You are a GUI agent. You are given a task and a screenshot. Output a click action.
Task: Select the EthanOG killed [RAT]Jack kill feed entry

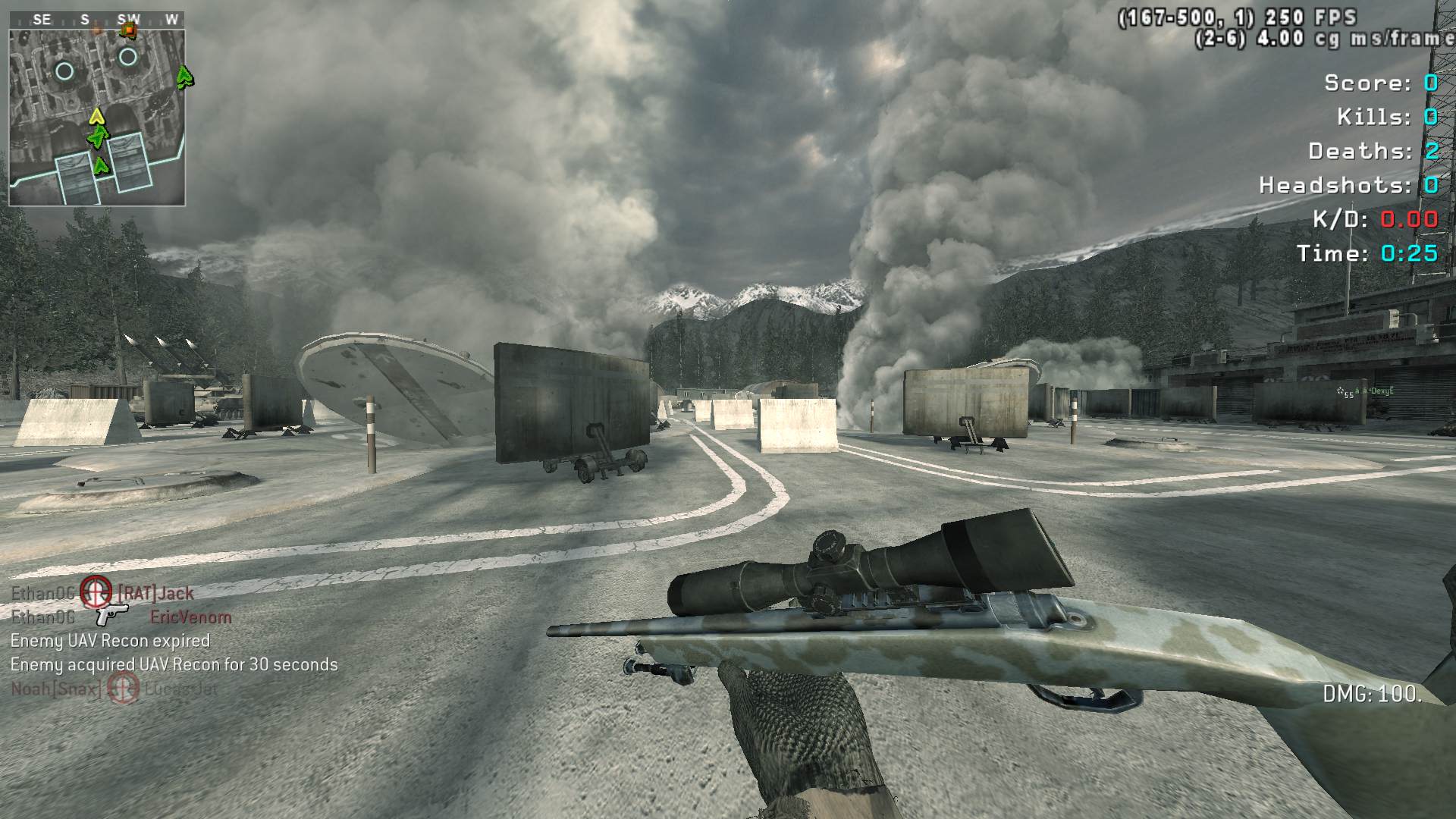pos(102,593)
